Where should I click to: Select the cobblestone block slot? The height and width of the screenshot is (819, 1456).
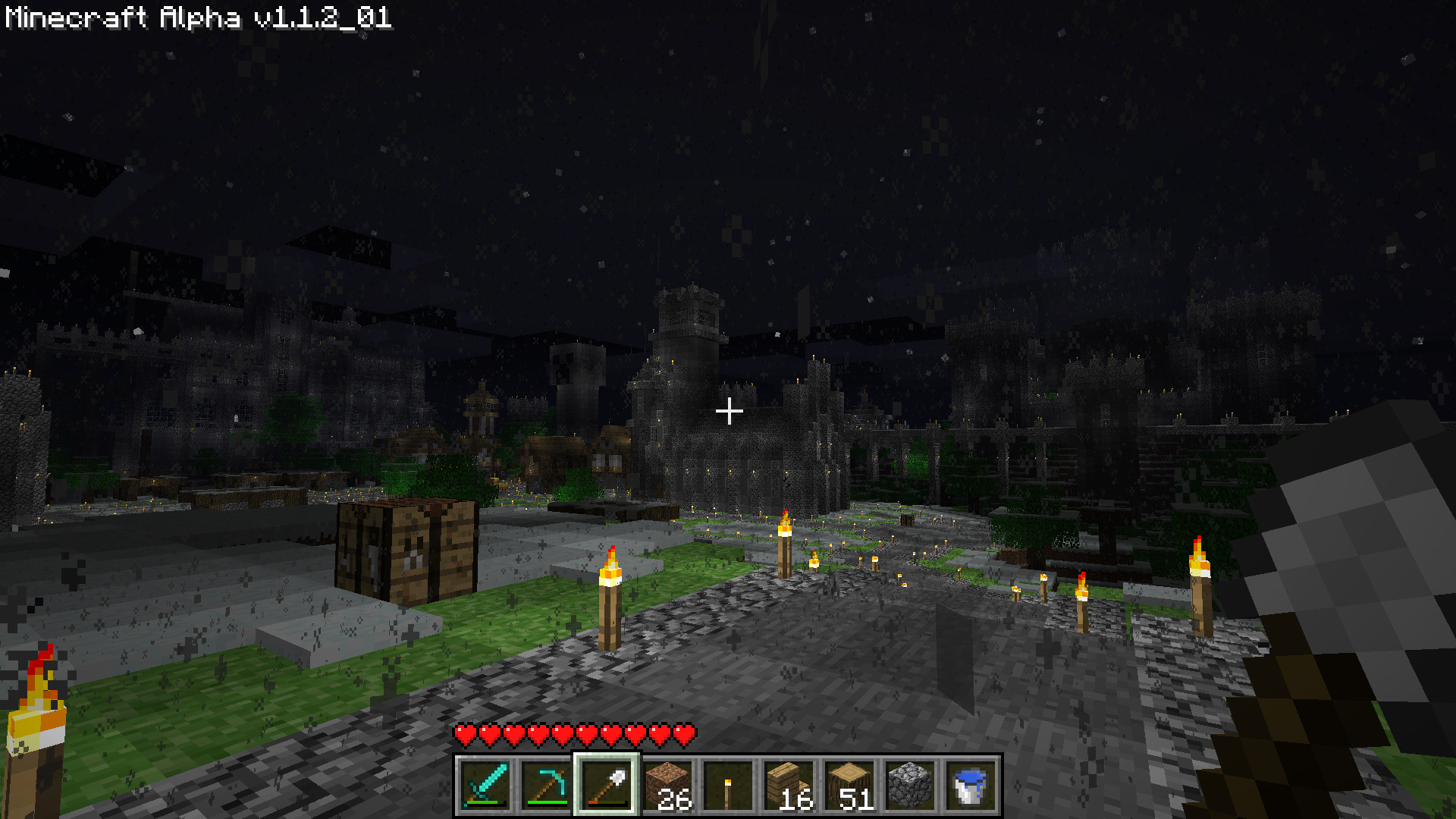coord(910,785)
